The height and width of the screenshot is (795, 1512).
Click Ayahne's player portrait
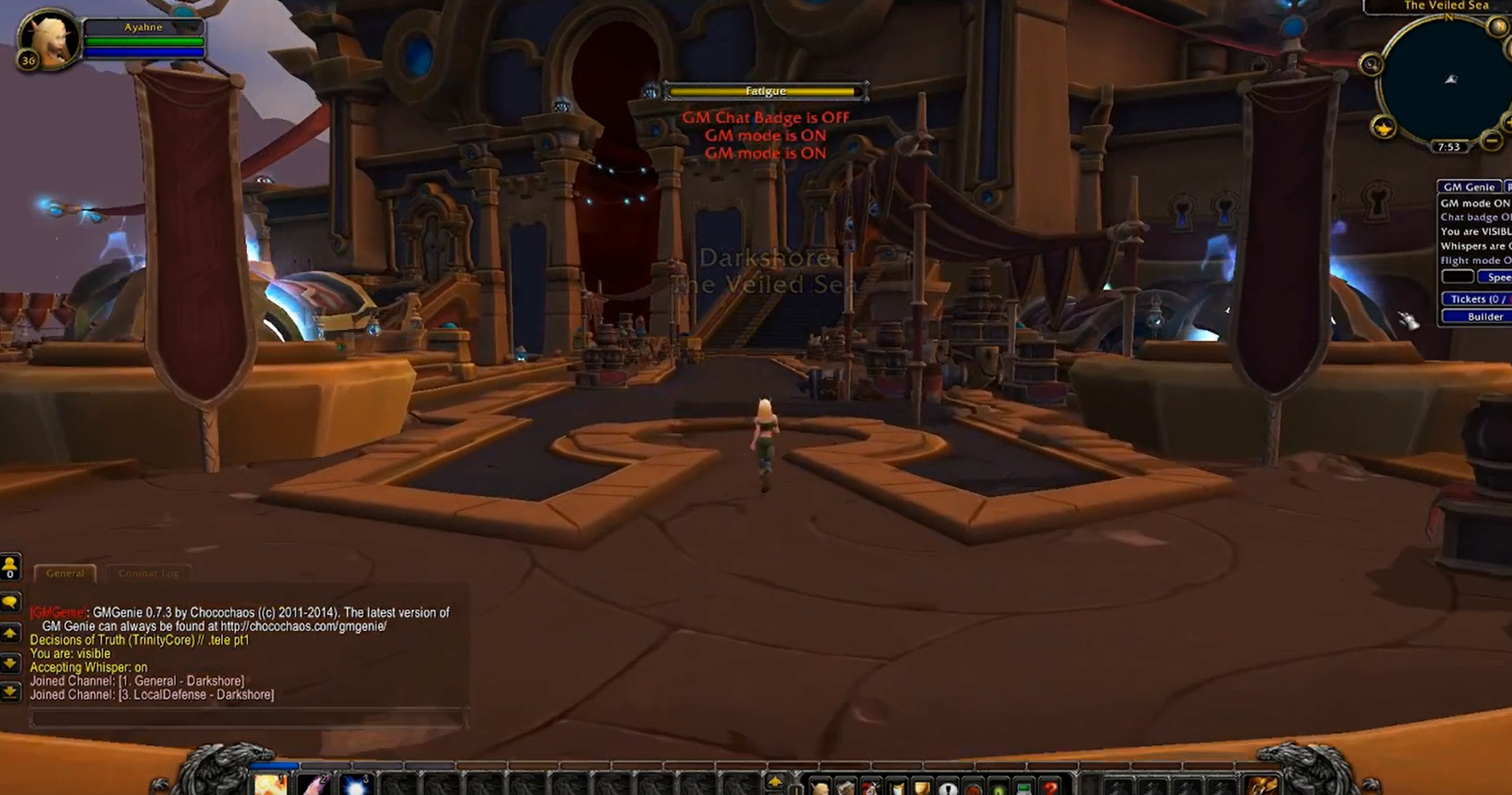point(50,39)
